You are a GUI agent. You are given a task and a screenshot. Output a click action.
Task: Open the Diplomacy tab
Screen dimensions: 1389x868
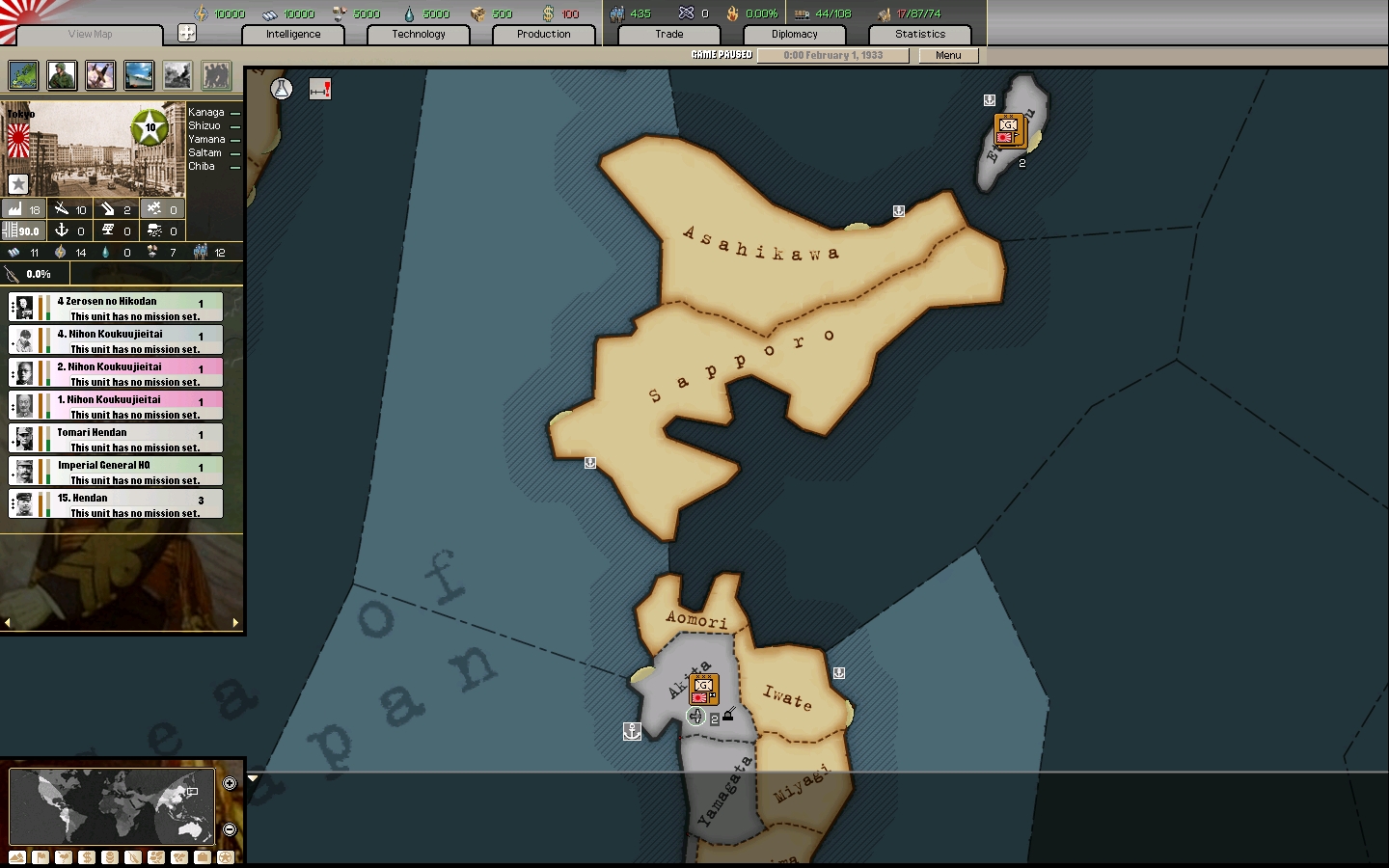[794, 34]
